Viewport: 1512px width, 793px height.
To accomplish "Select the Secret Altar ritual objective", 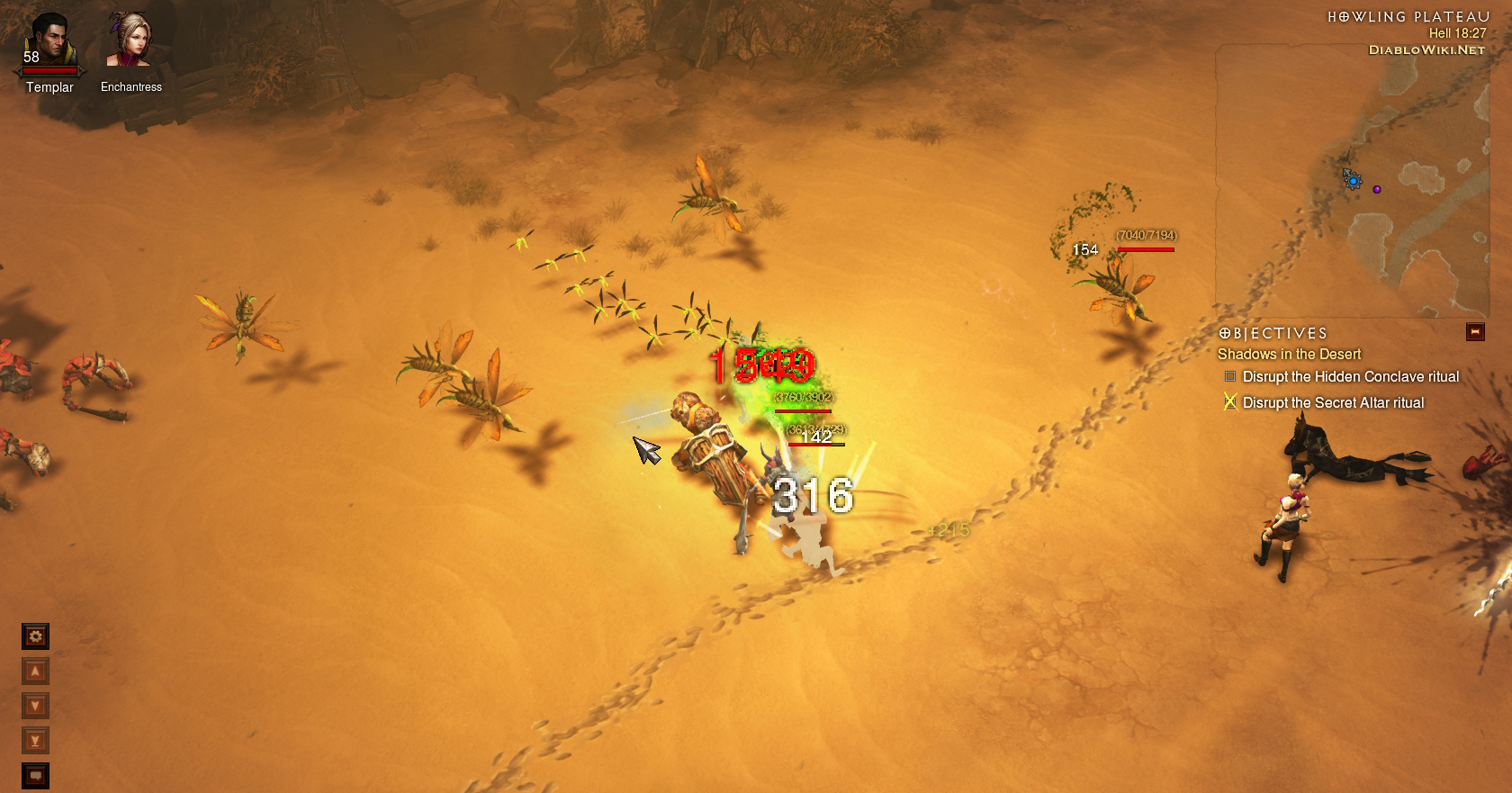I will coord(1333,402).
